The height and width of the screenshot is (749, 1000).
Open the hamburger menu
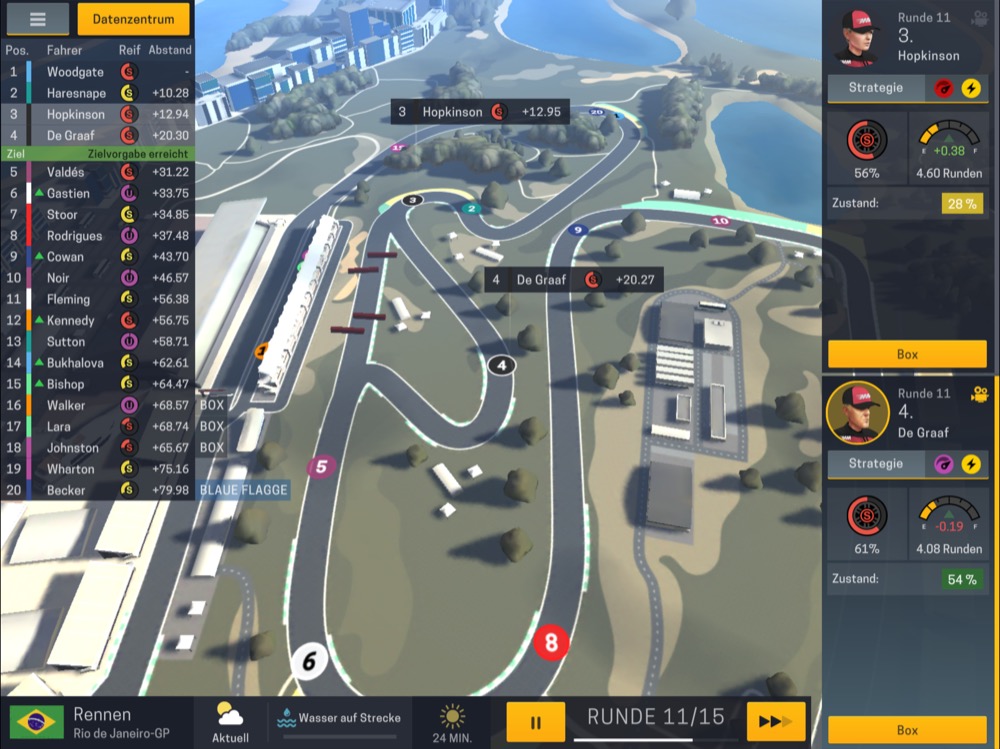[38, 18]
